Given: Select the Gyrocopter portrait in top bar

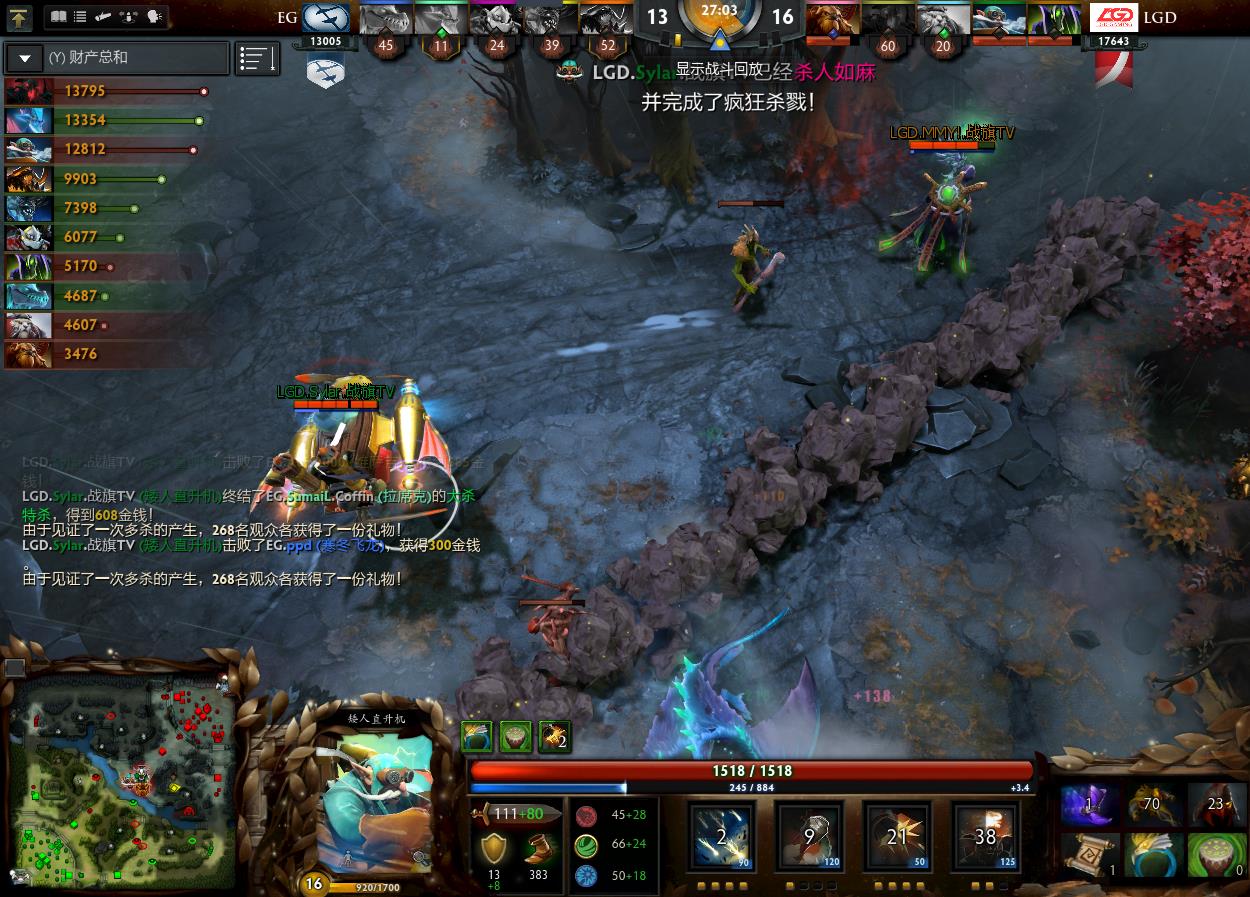Looking at the screenshot, I should click(x=999, y=17).
